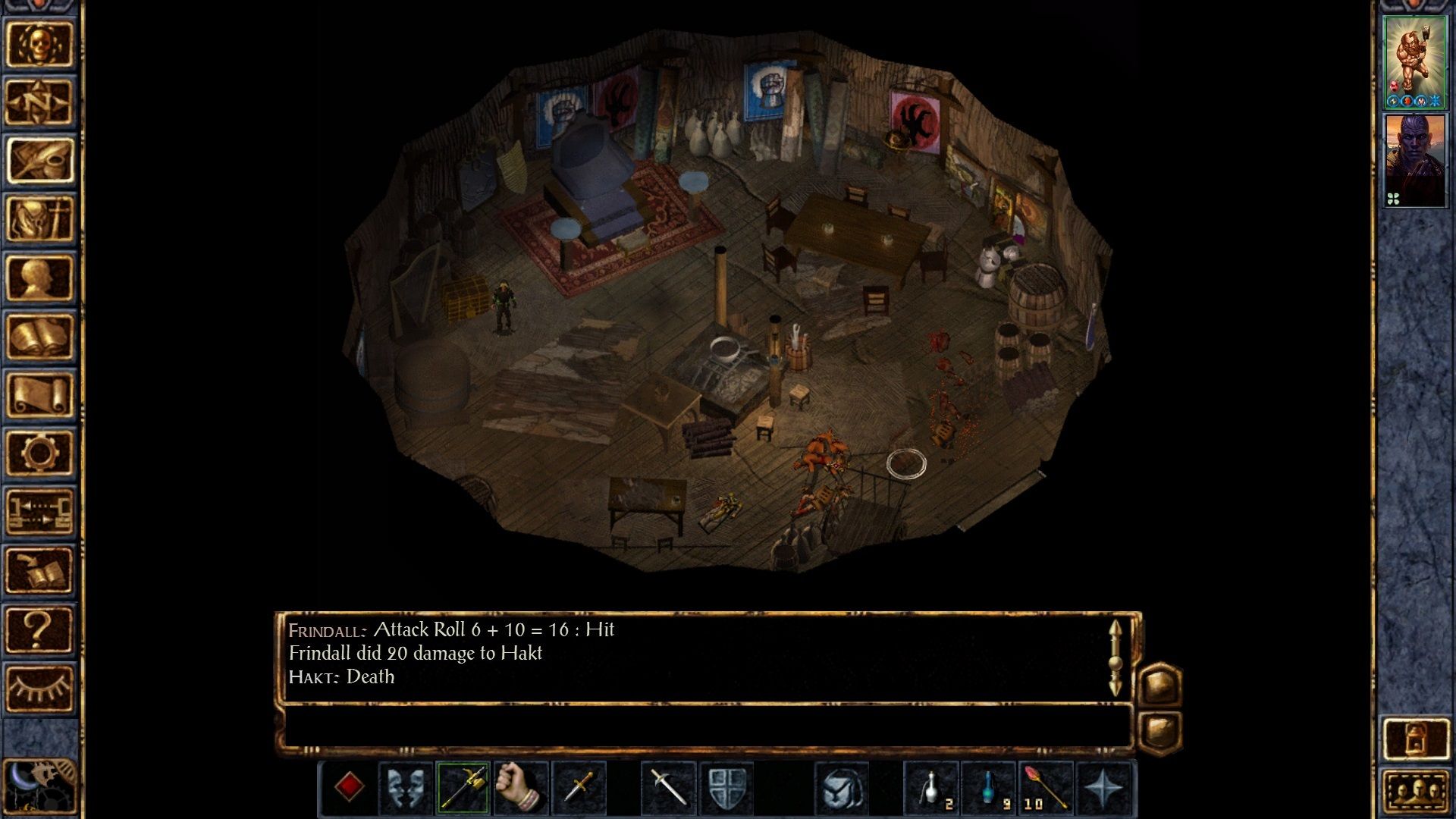Select the fist unarmed attack slot

(520, 787)
